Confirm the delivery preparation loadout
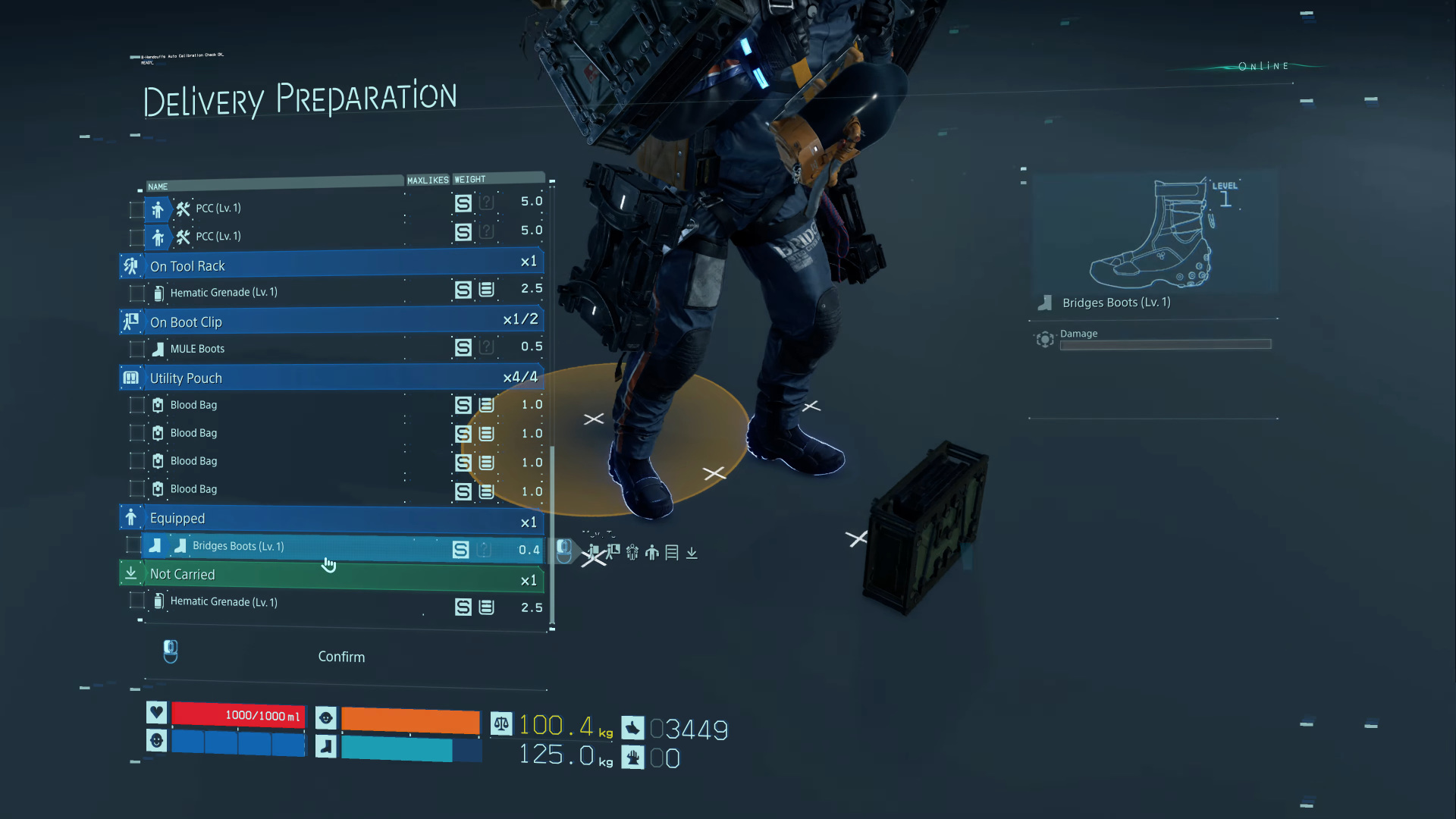 click(x=341, y=657)
